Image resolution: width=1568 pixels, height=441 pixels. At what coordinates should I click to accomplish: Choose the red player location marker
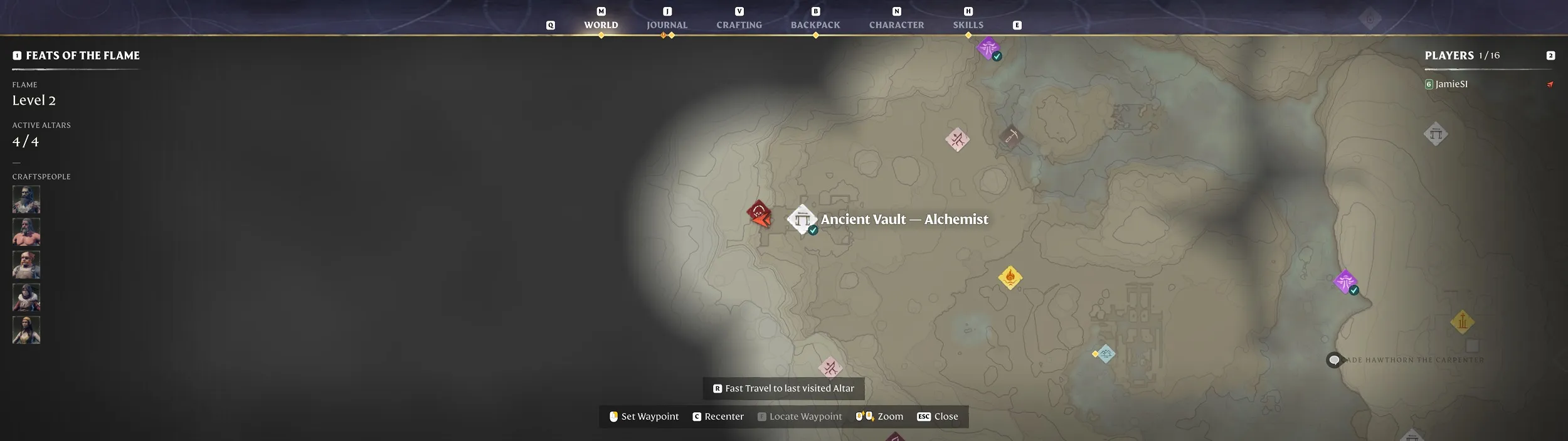pos(759,213)
